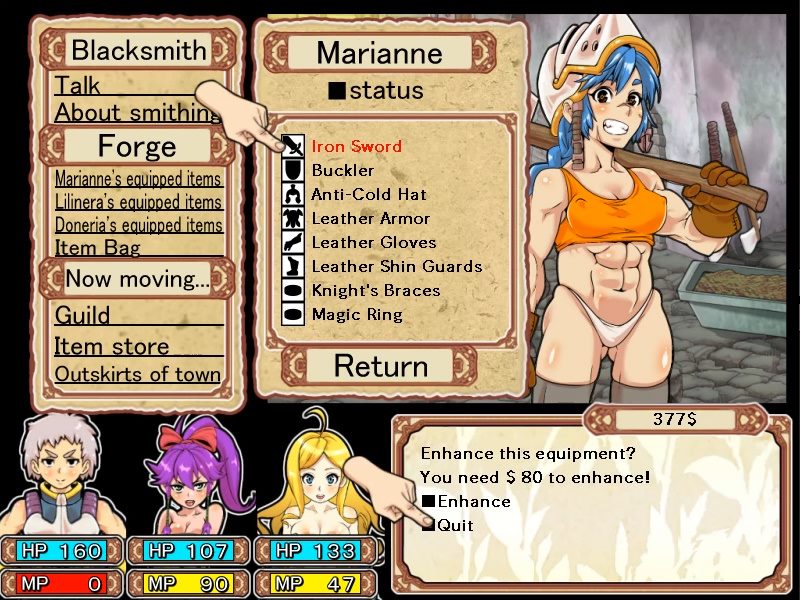Image resolution: width=800 pixels, height=600 pixels.
Task: Open the Item Bag
Action: tap(98, 247)
